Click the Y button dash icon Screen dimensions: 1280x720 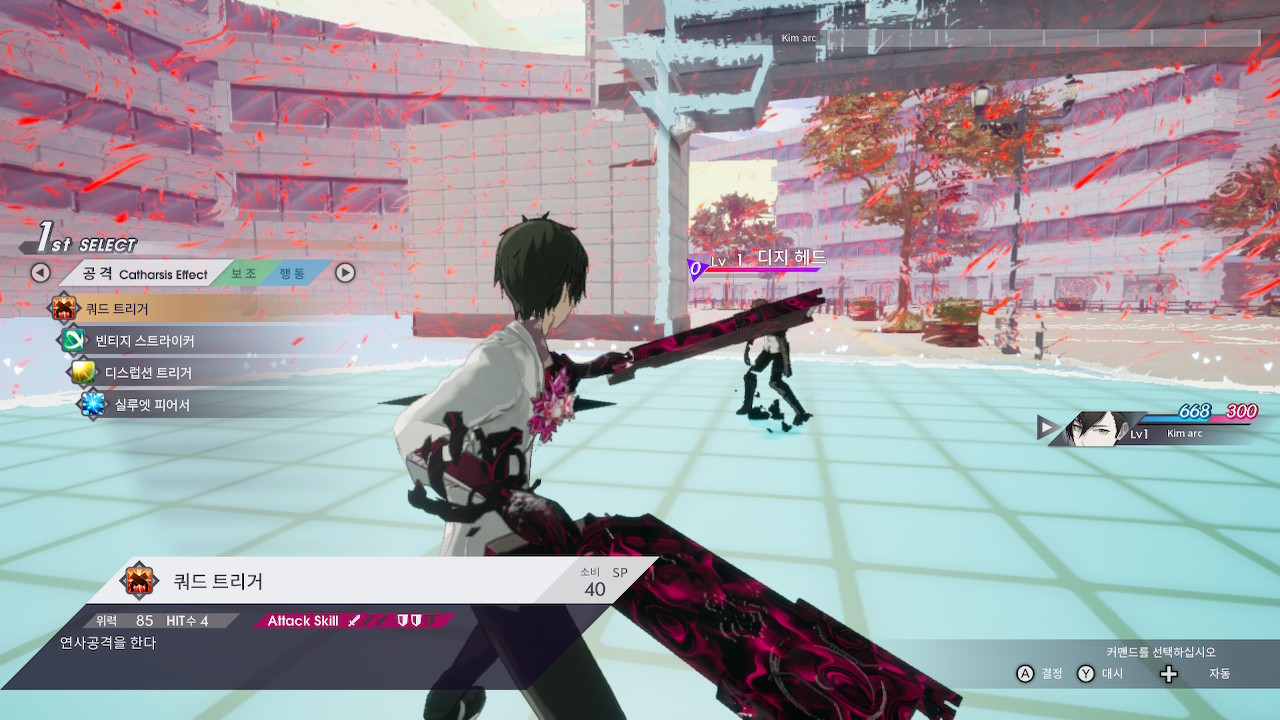pos(1086,674)
